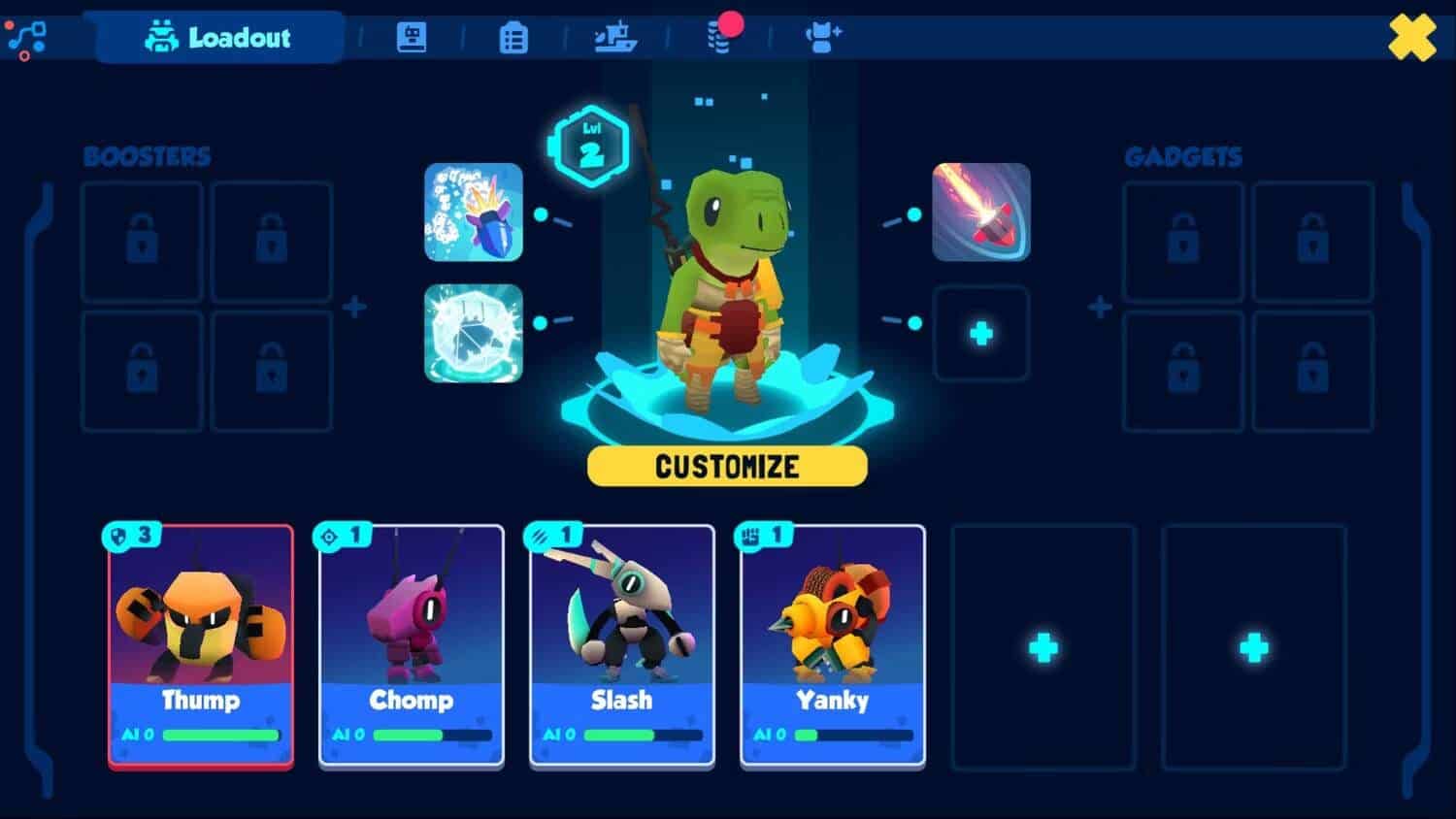Click the locked bottom-right gadget slot
Image resolution: width=1456 pixels, height=819 pixels.
1313,372
